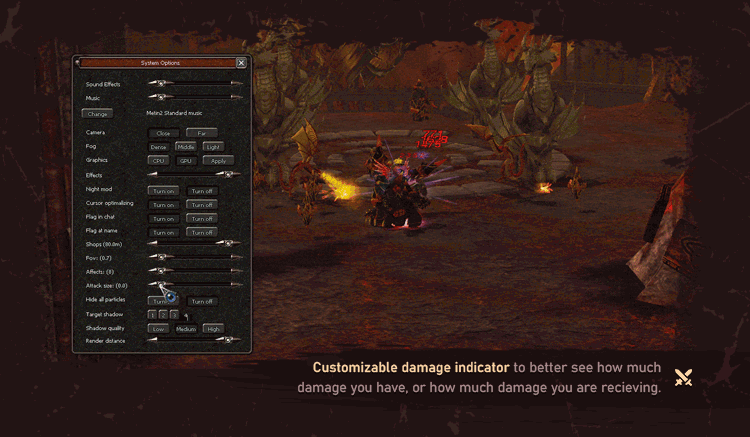The height and width of the screenshot is (437, 750).
Task: Choose Light fog
Action: click(x=213, y=147)
